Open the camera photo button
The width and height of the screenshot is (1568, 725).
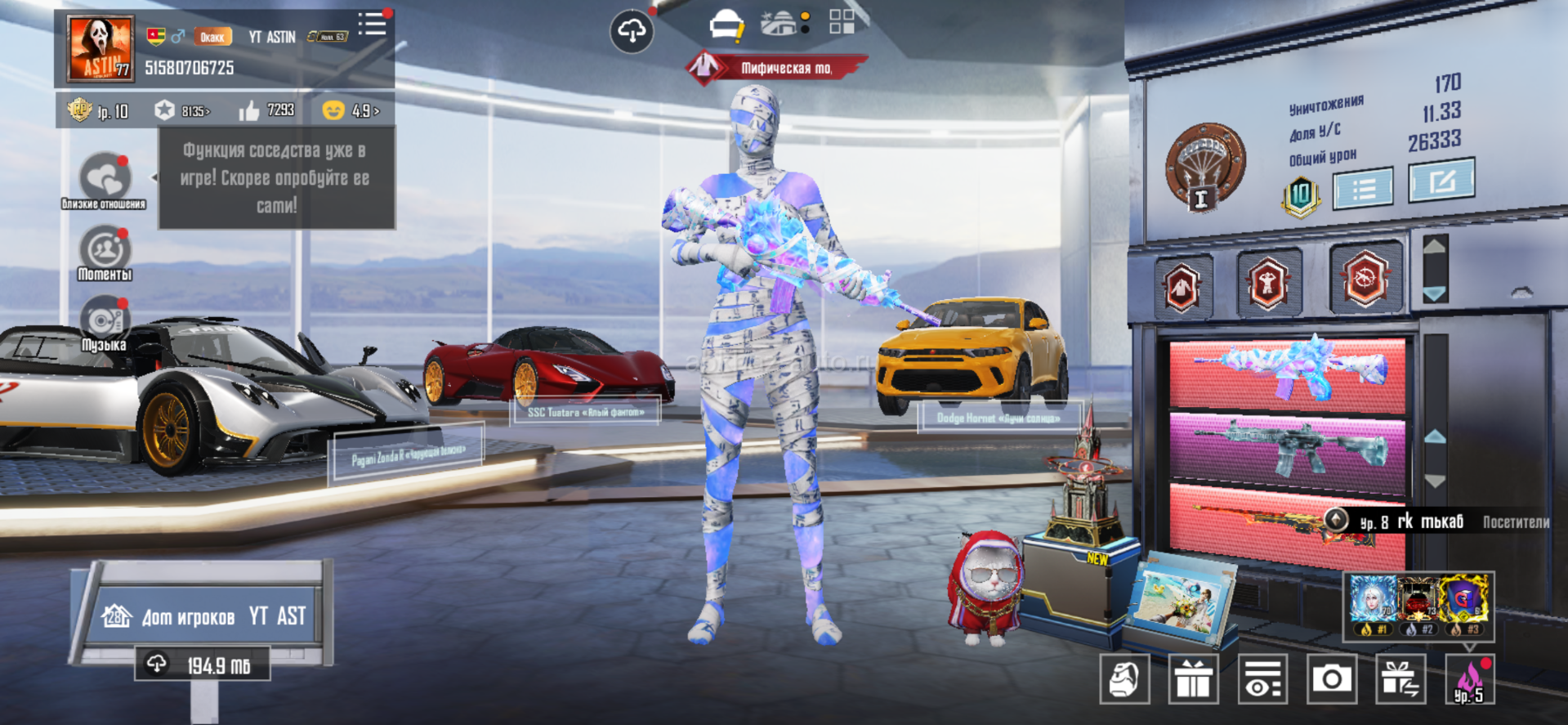point(1332,678)
